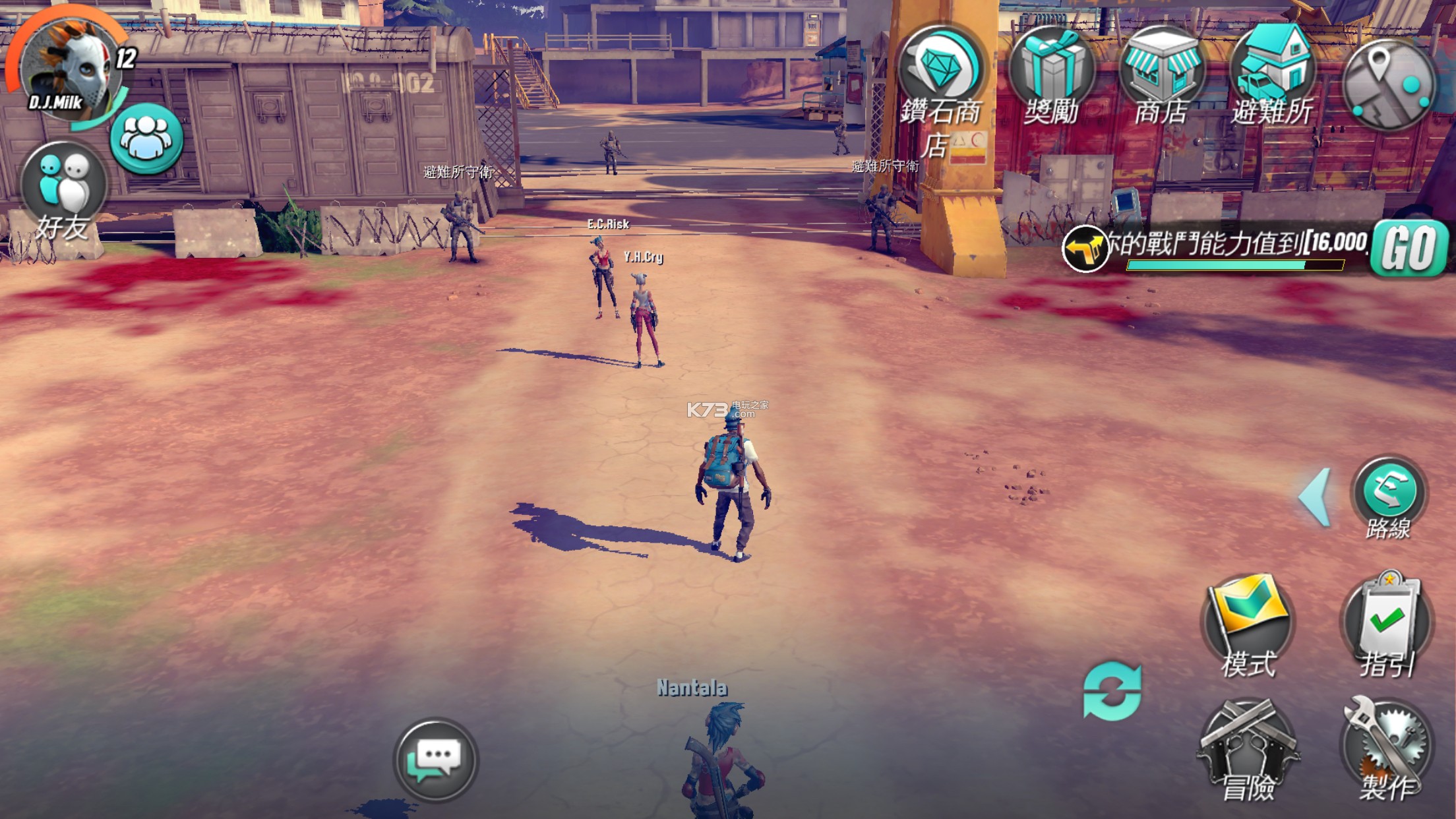Open the 好友 friends list
The image size is (1456, 819).
click(63, 191)
